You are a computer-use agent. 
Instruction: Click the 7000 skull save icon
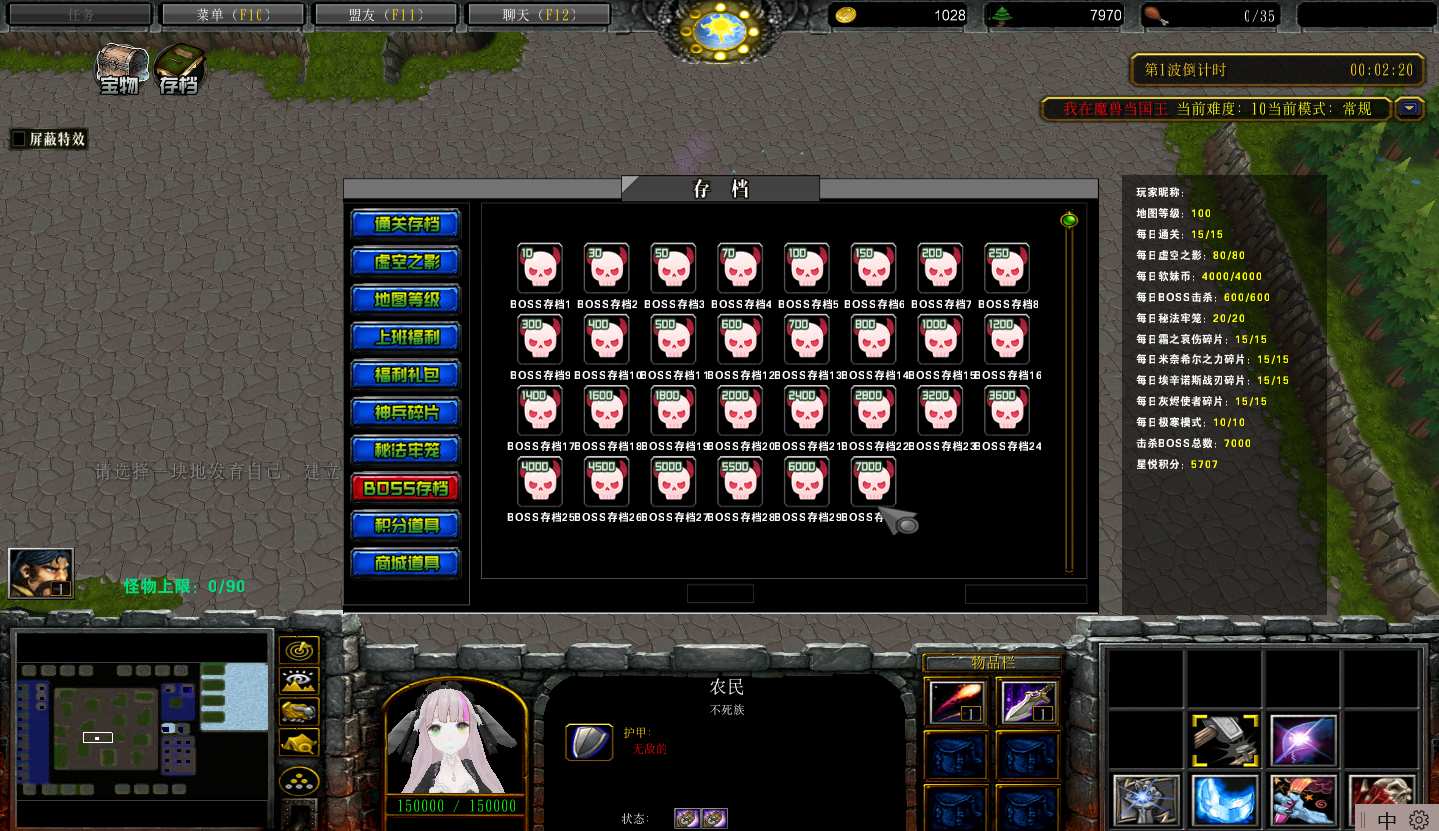(873, 482)
